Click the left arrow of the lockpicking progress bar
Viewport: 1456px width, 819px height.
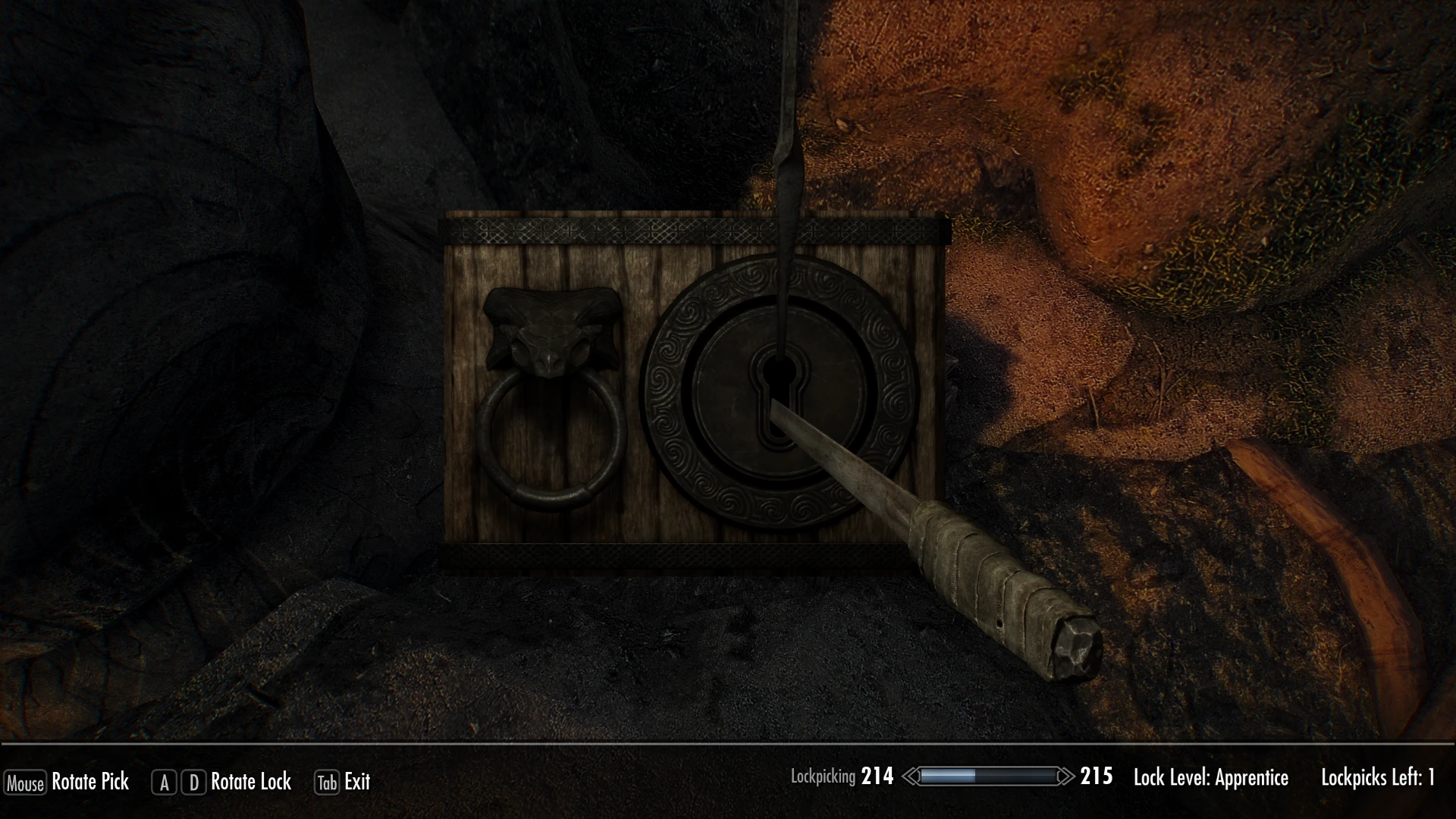pos(911,776)
